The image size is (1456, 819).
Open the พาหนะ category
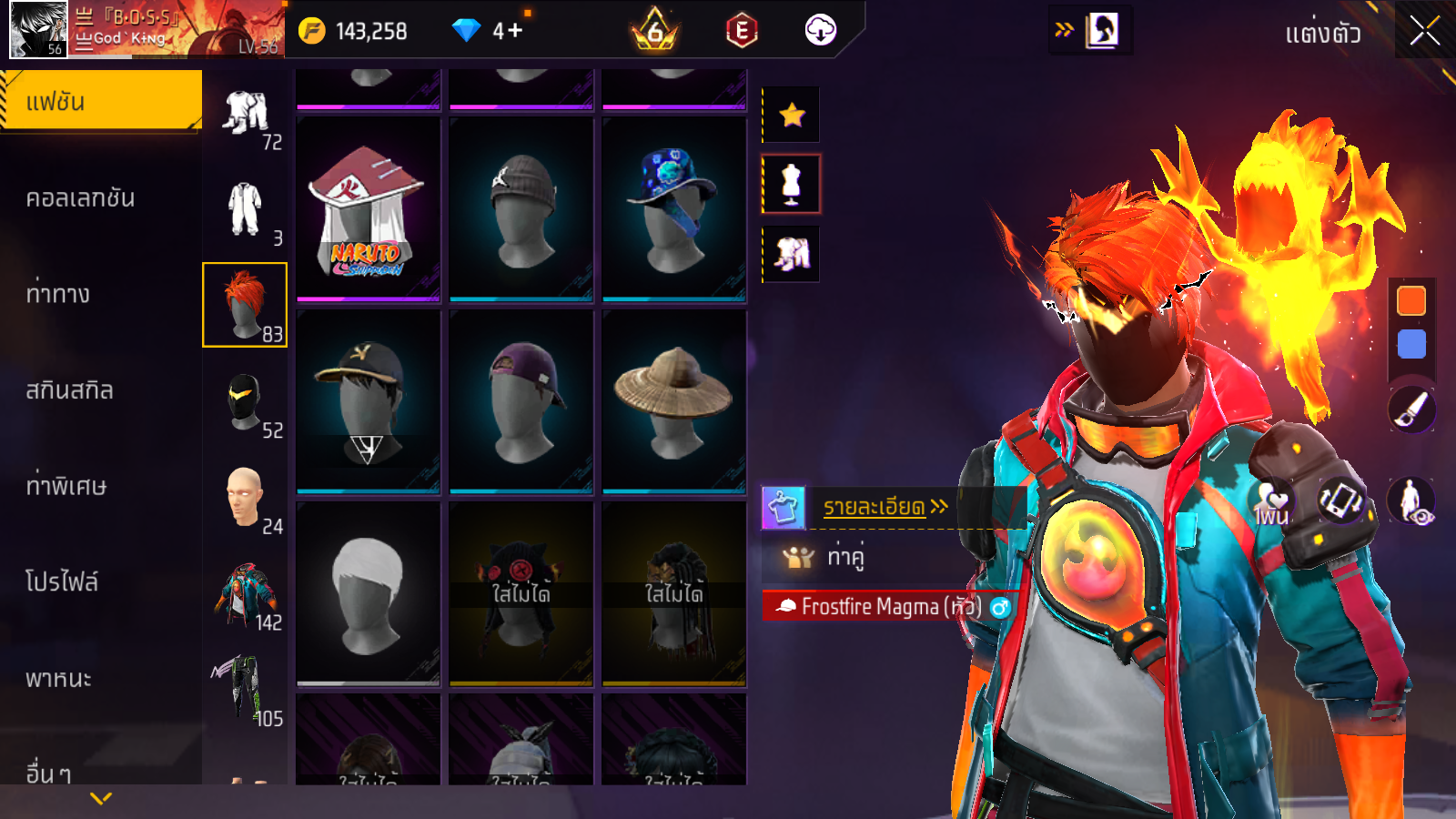click(x=58, y=679)
